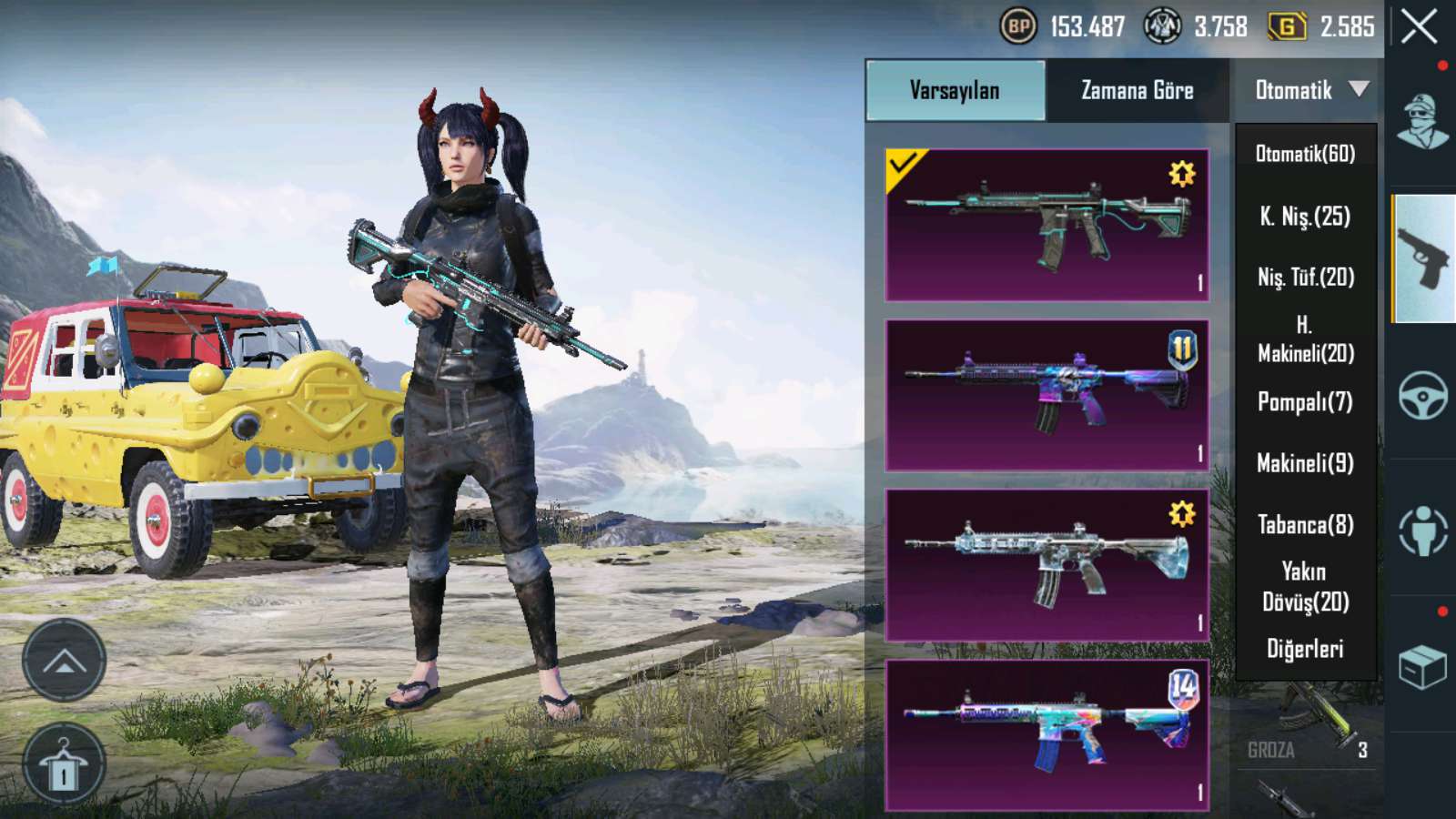The width and height of the screenshot is (1456, 819).
Task: Select the equipped teal rifle skin
Action: (x=1046, y=225)
